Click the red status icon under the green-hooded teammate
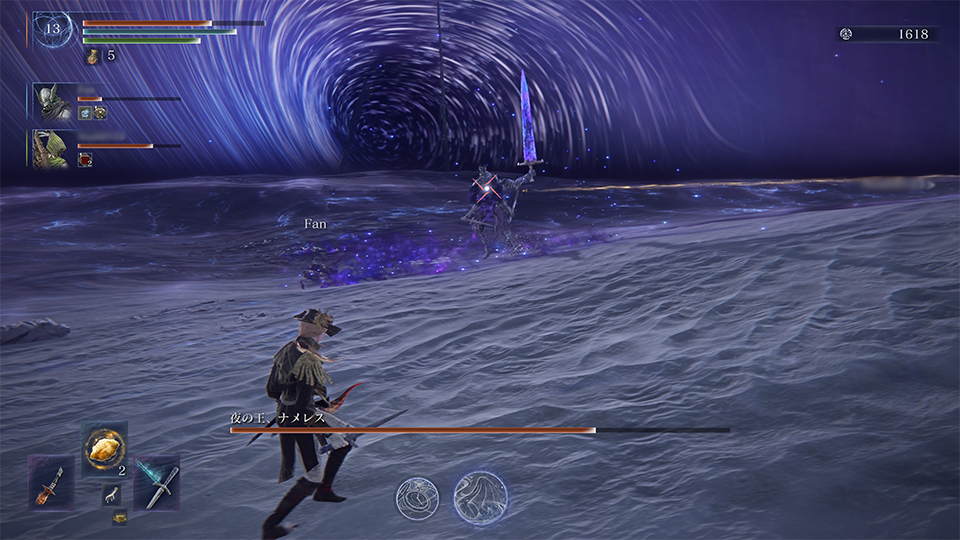The height and width of the screenshot is (540, 960). (85, 160)
